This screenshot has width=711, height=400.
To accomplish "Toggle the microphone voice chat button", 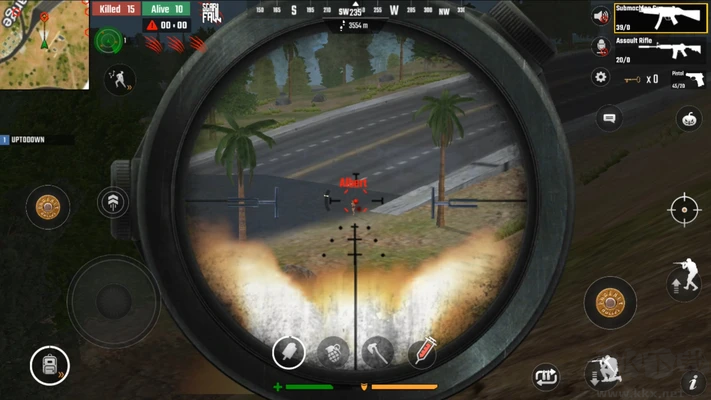I will click(600, 46).
